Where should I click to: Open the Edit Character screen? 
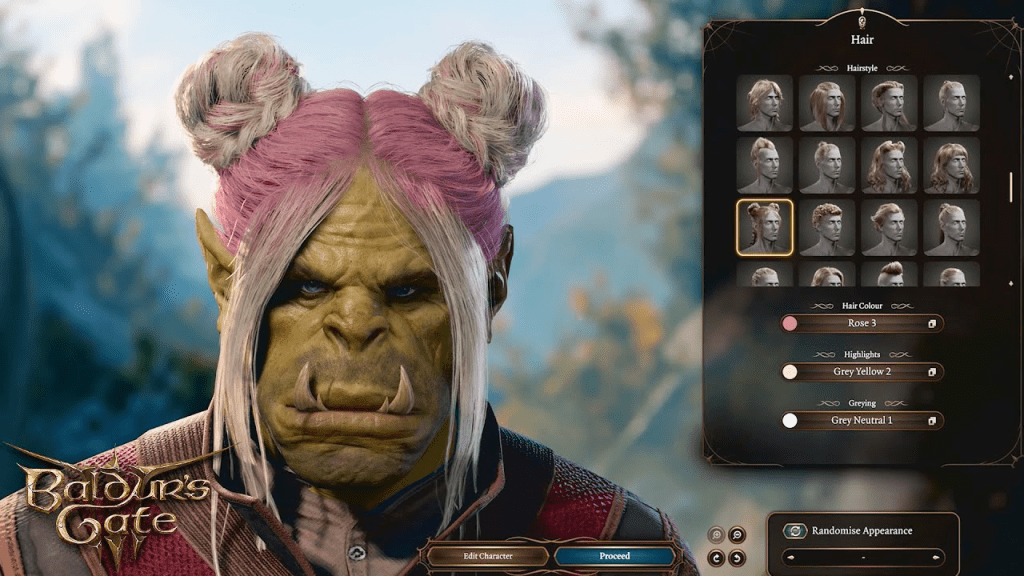487,556
